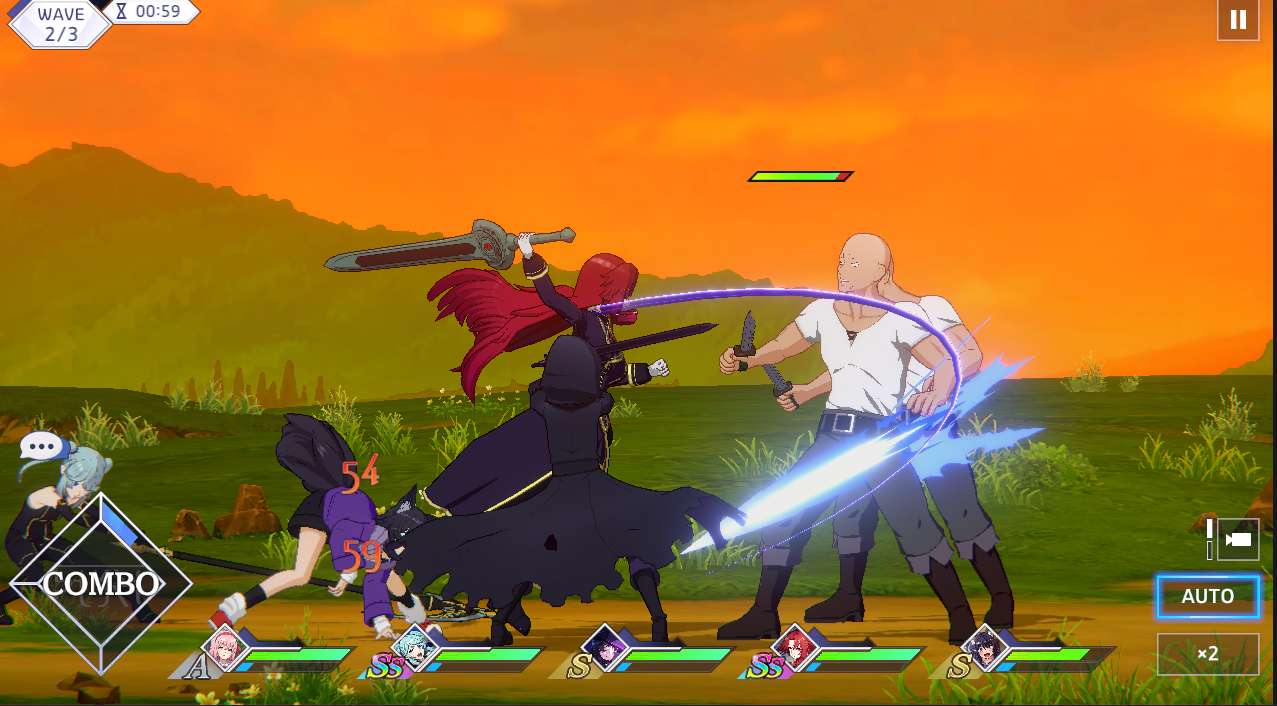Change the ×2 battle speed
1277x706 pixels.
click(1207, 654)
